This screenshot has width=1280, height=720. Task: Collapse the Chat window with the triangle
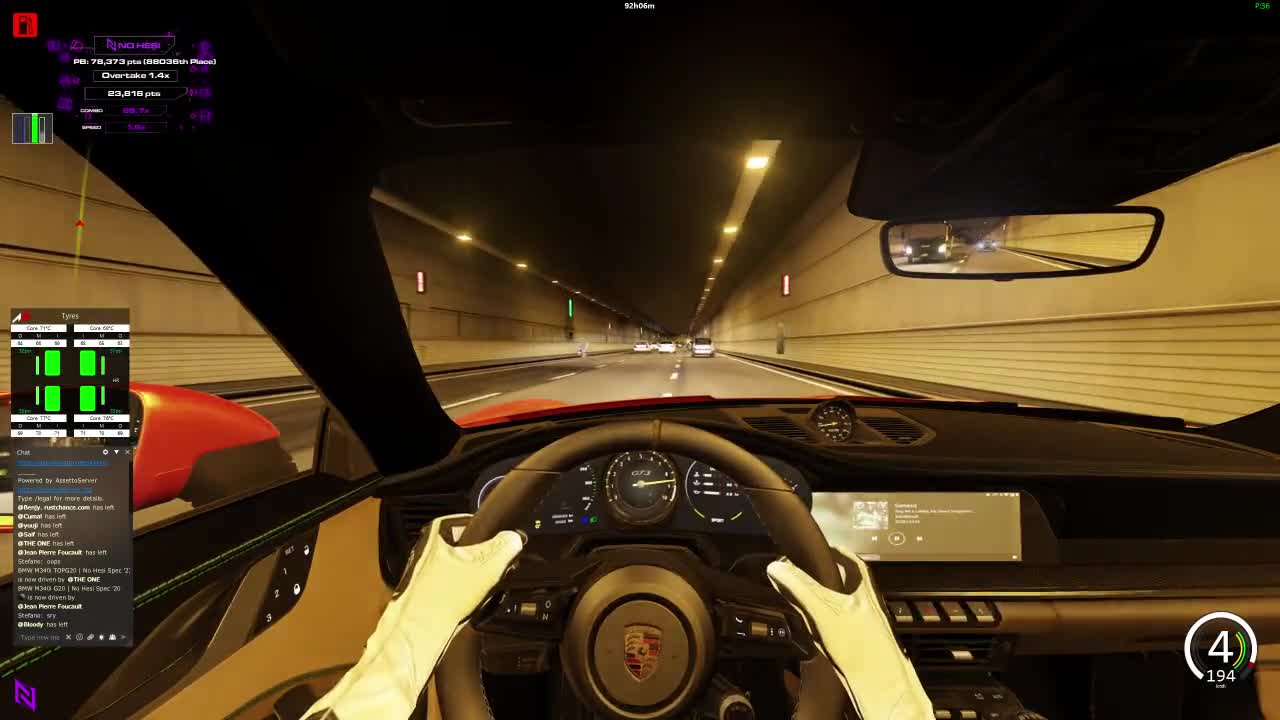(116, 452)
